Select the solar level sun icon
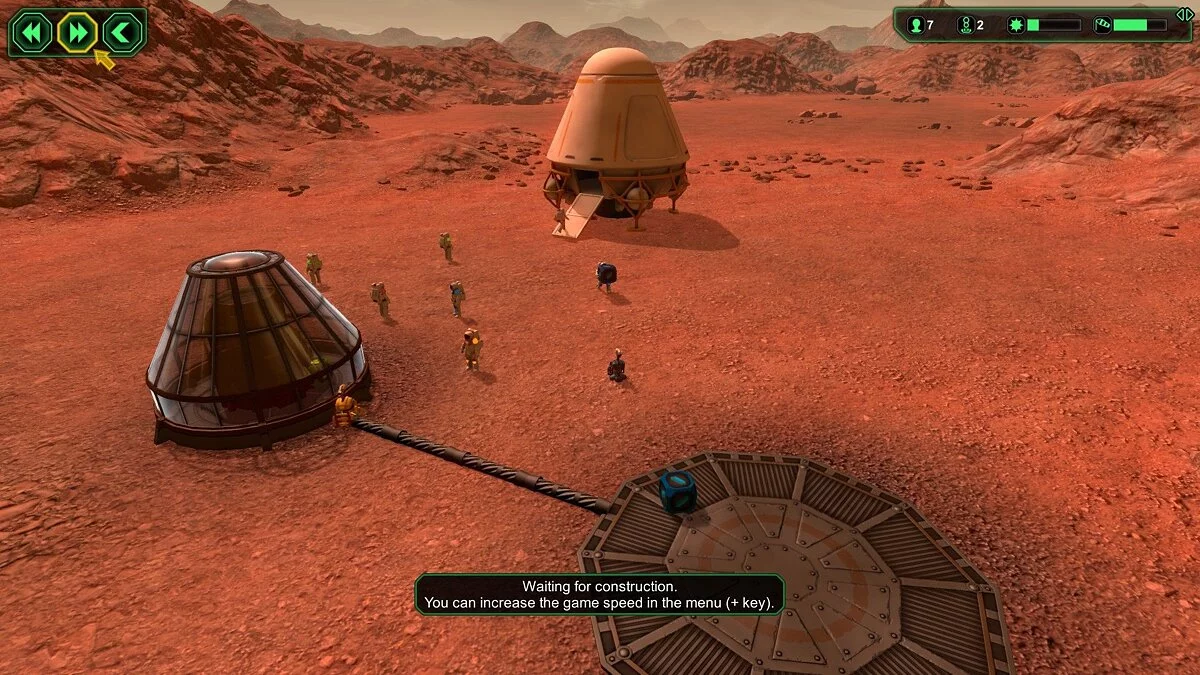 pos(1014,25)
